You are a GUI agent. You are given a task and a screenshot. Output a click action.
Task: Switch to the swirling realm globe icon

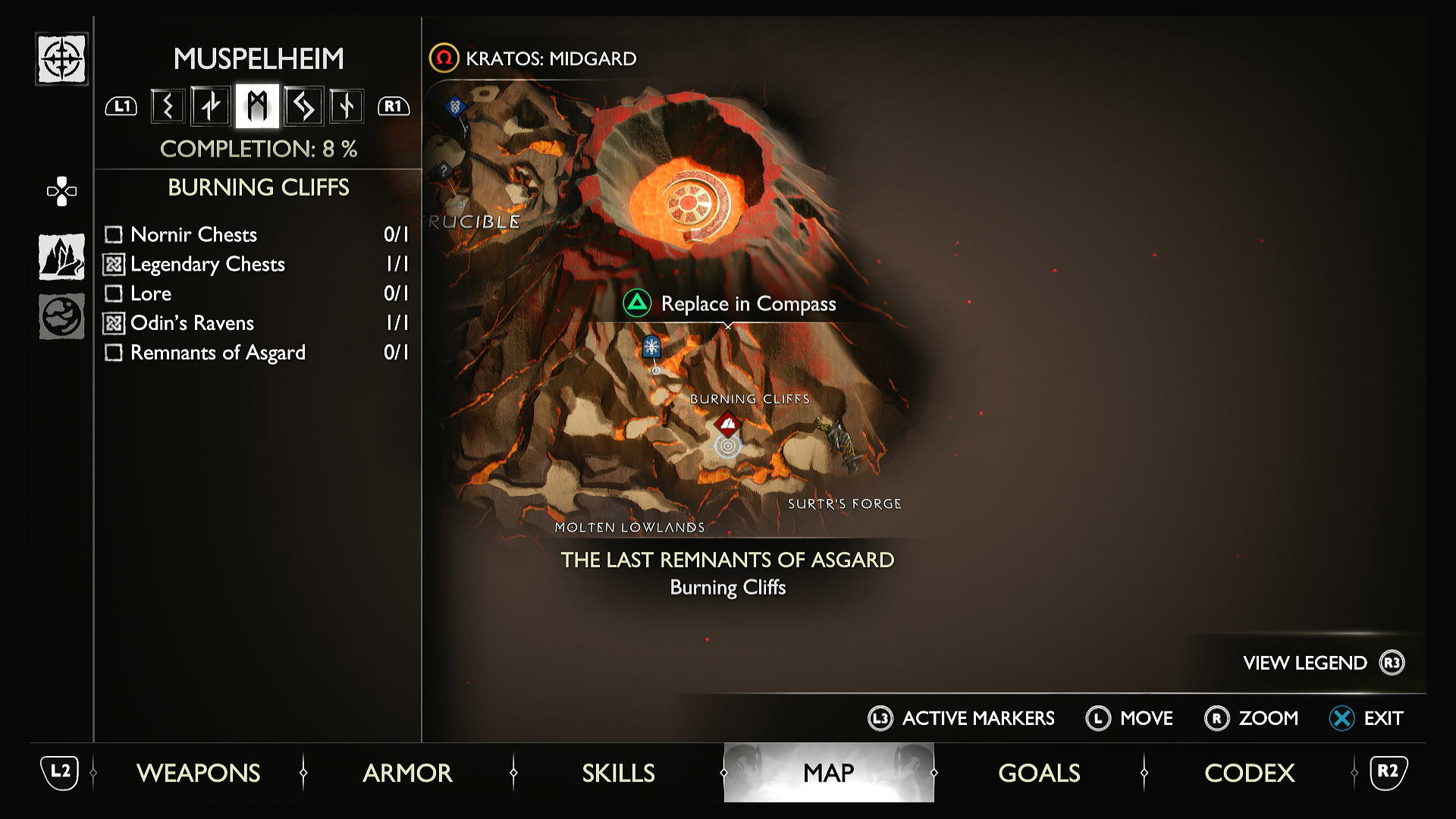pos(61,315)
